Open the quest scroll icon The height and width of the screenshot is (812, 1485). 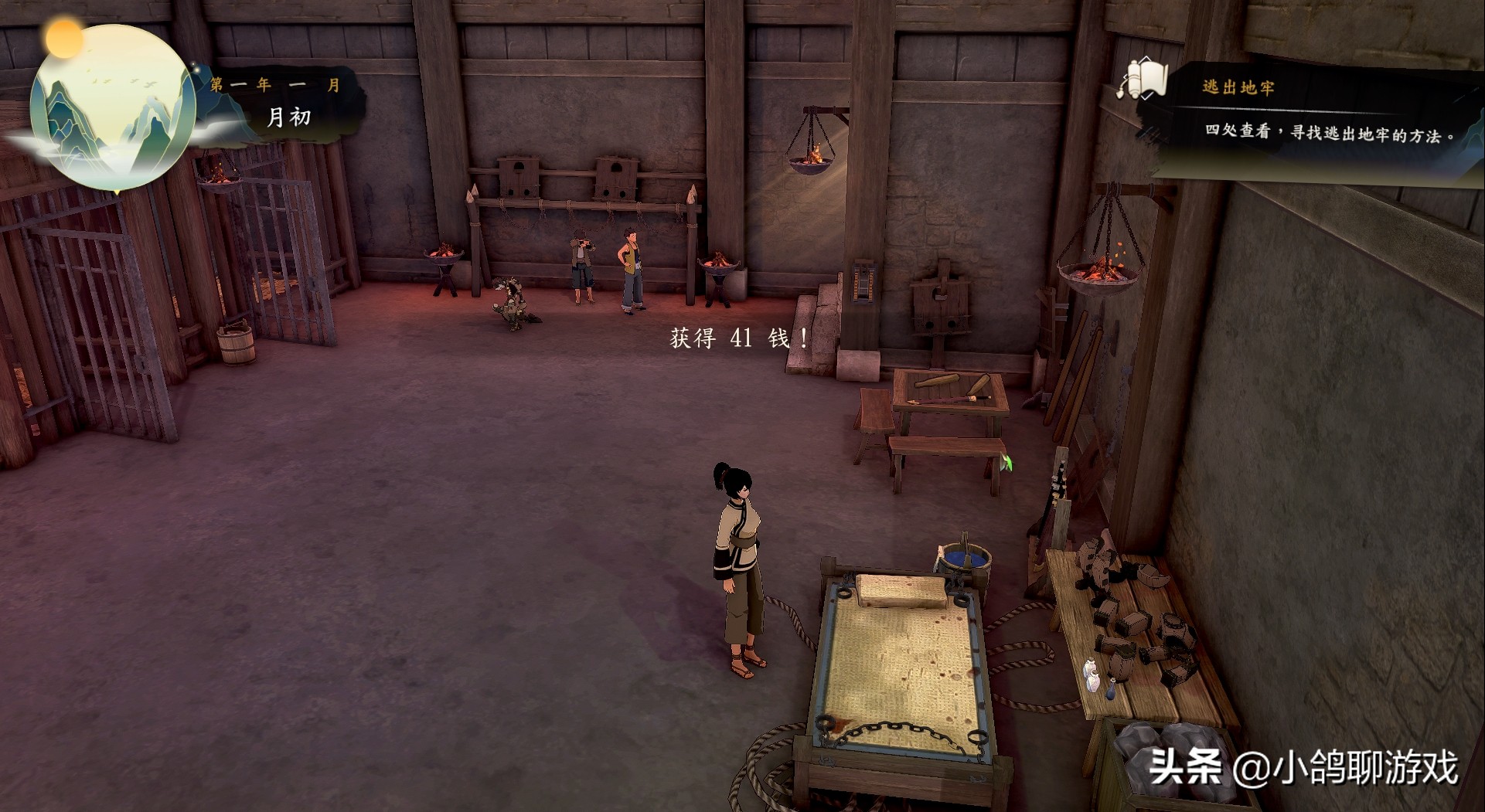coord(1142,80)
